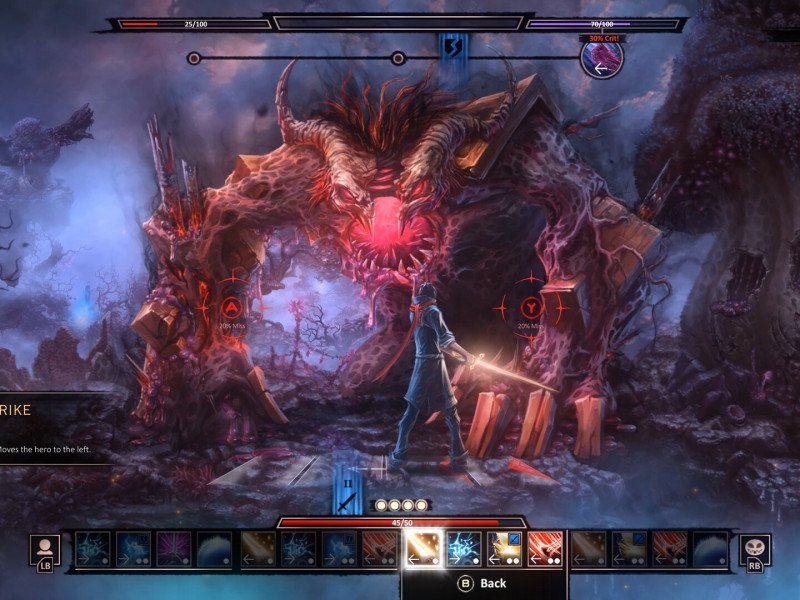Inspect the enemy action icon labeled 30% Crit

click(602, 58)
